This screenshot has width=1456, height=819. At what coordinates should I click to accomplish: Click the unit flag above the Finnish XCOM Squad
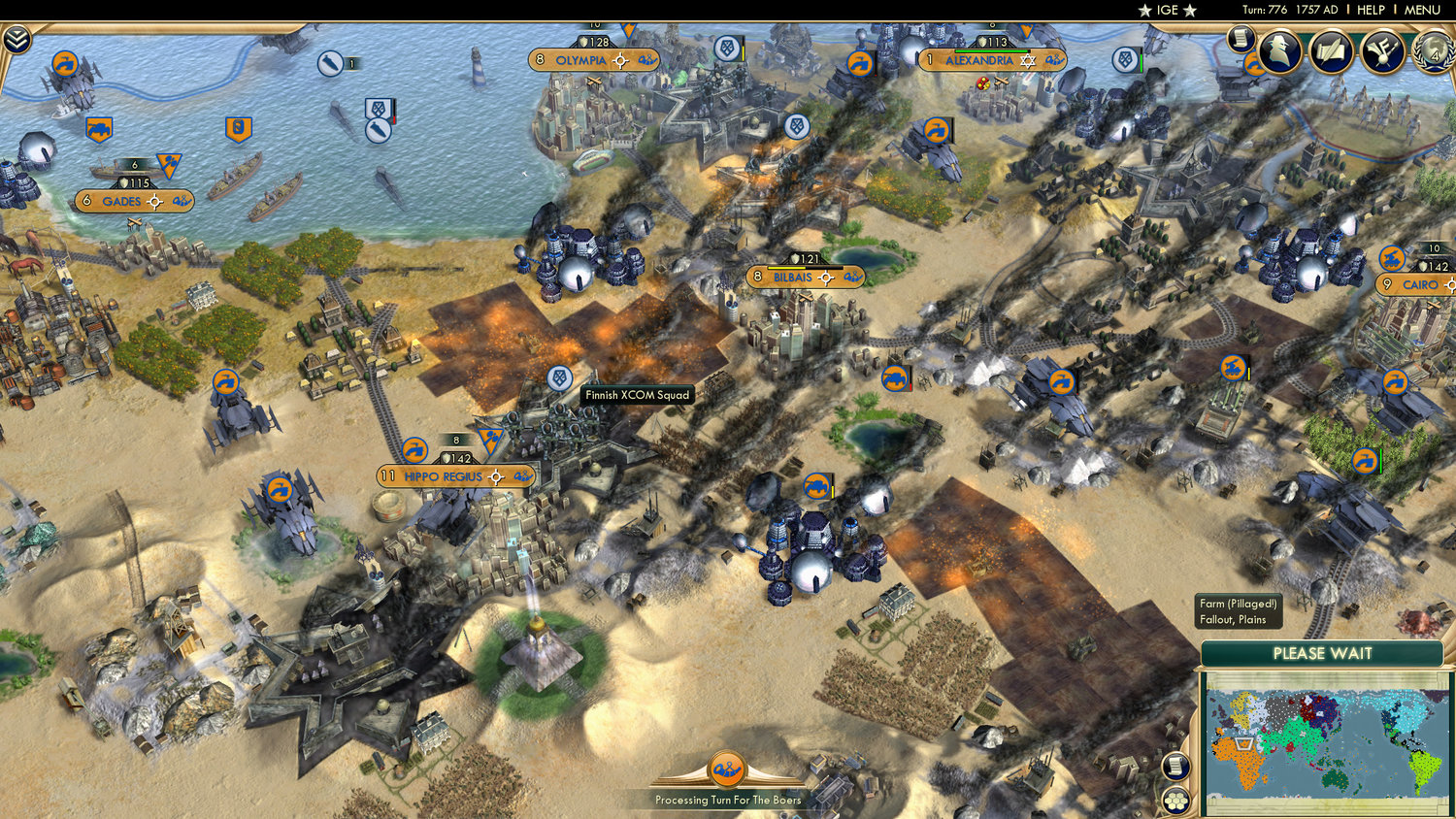[x=558, y=378]
